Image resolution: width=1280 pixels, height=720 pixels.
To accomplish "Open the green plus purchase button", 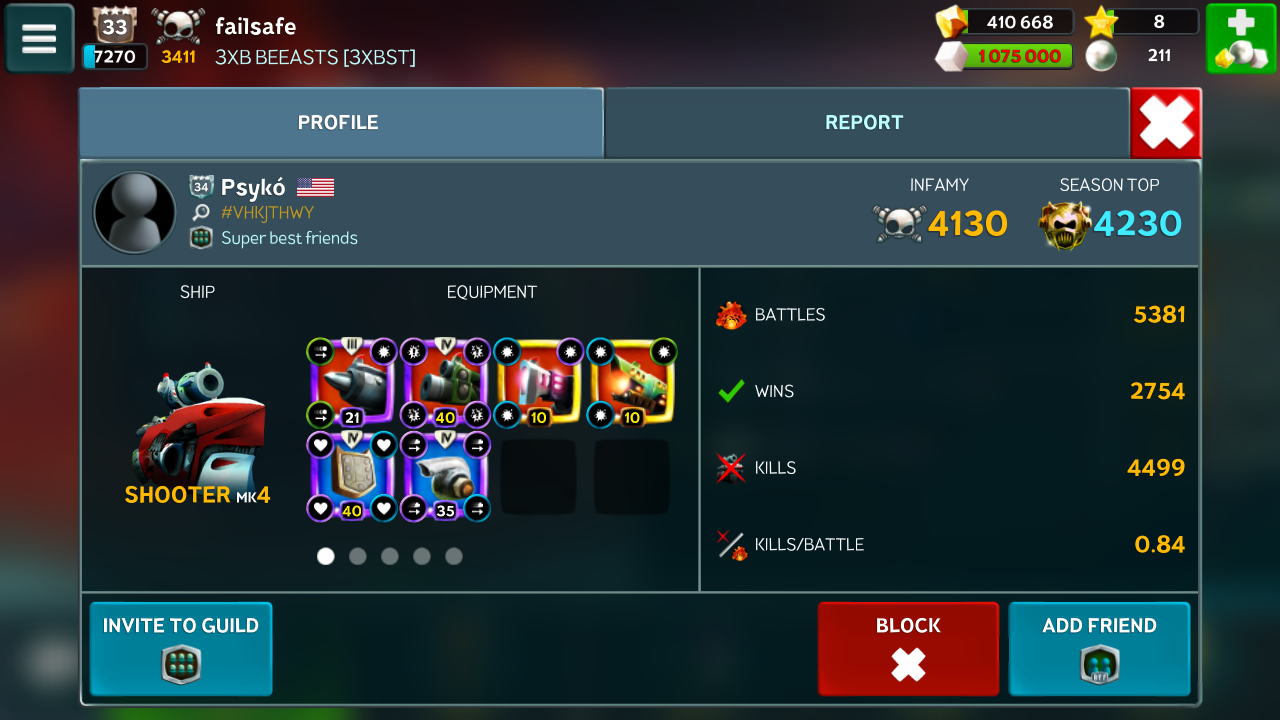I will pyautogui.click(x=1240, y=38).
